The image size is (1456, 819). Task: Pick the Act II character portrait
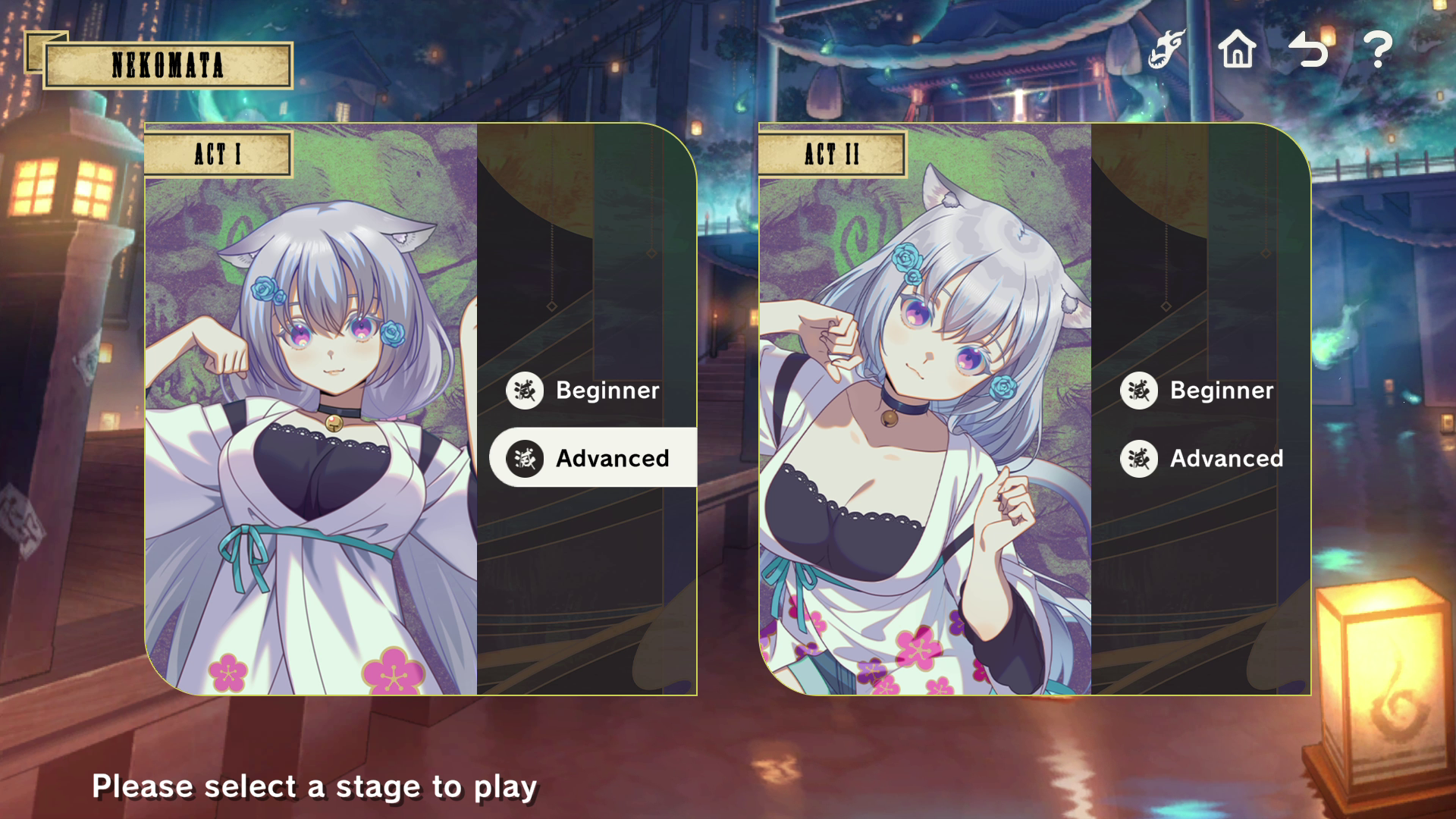click(925, 425)
